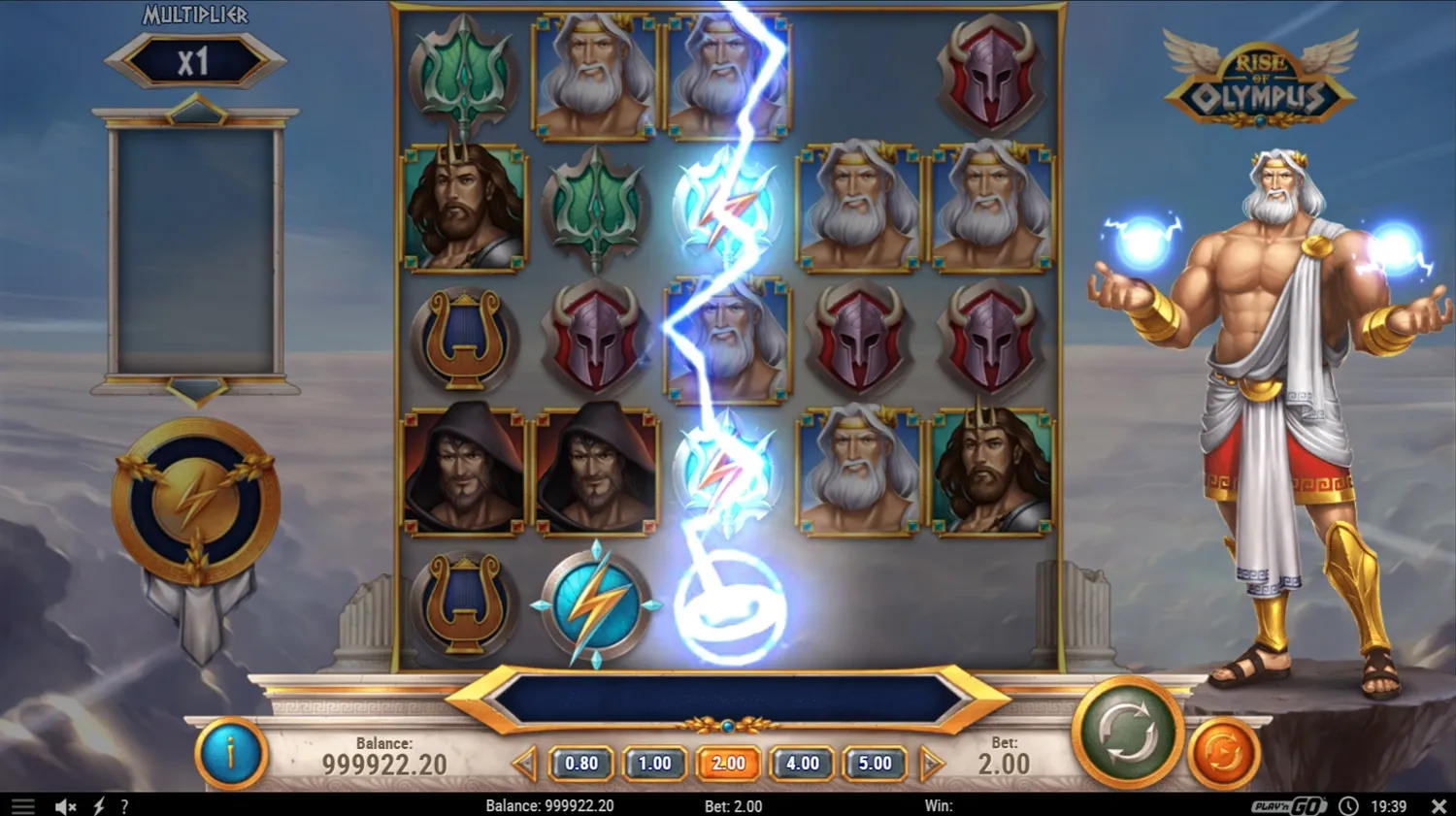Click the clock icon in the bottom bar
This screenshot has width=1456, height=816.
(x=1347, y=805)
